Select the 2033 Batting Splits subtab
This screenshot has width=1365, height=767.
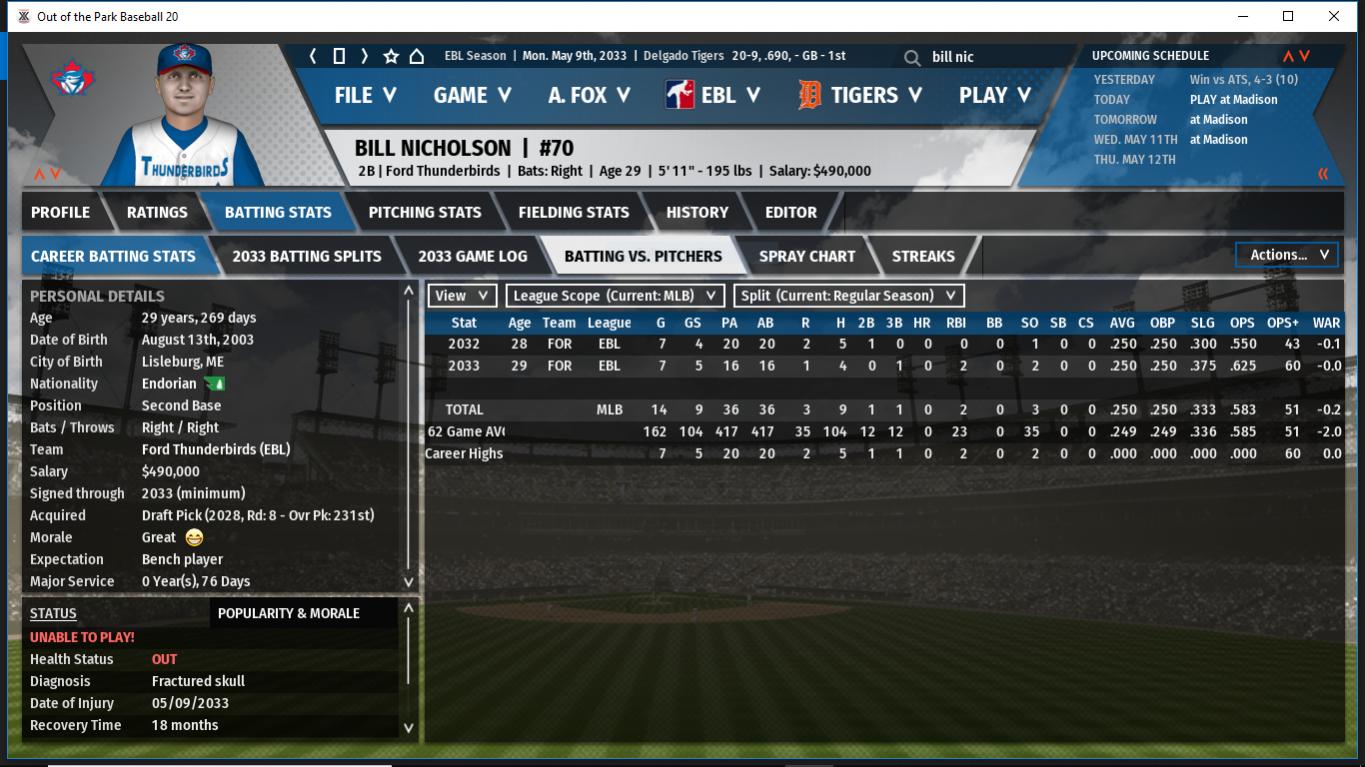coord(306,256)
